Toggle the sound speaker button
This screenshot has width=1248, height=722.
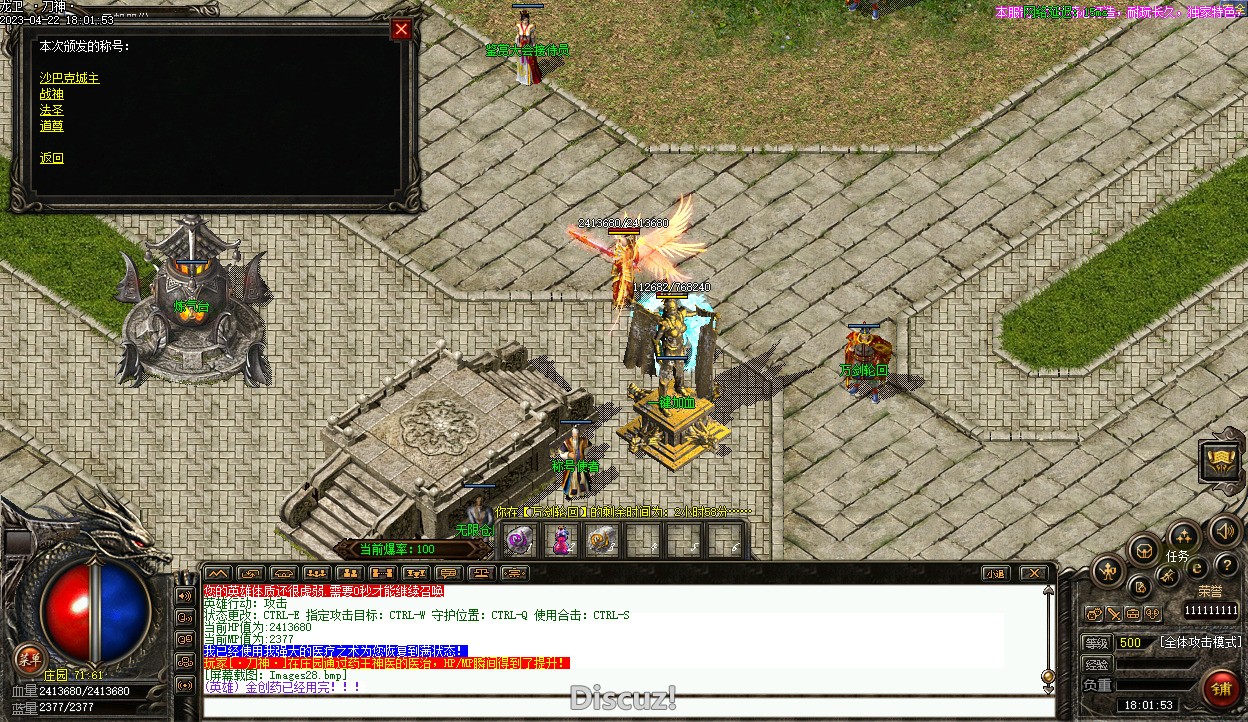pyautogui.click(x=1225, y=531)
